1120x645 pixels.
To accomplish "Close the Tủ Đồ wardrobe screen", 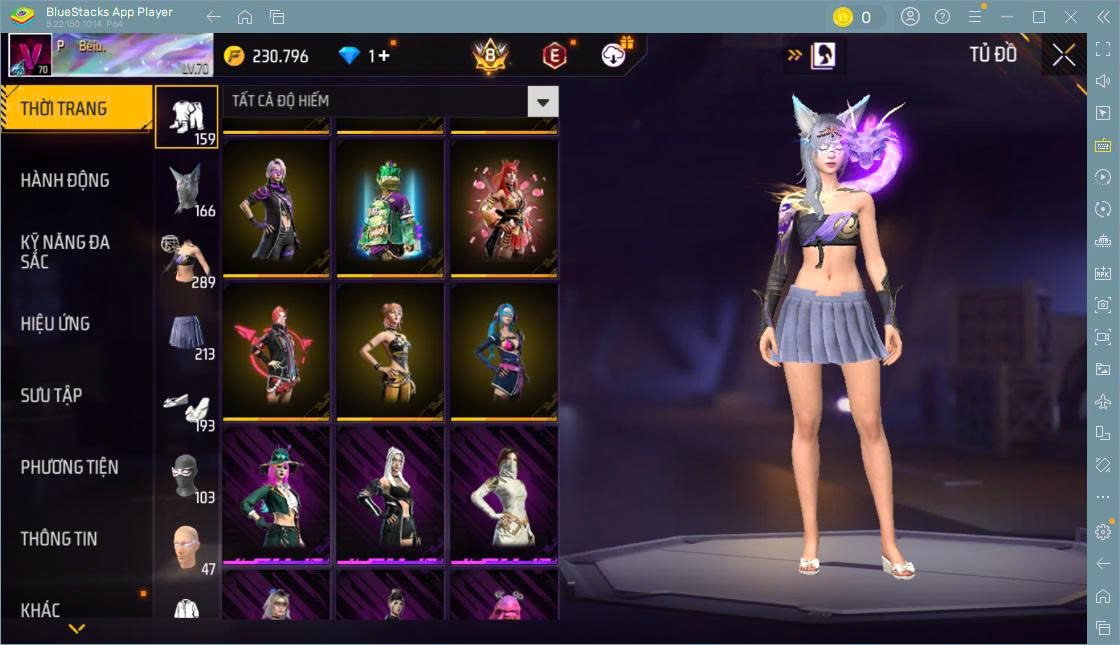I will coord(1064,56).
